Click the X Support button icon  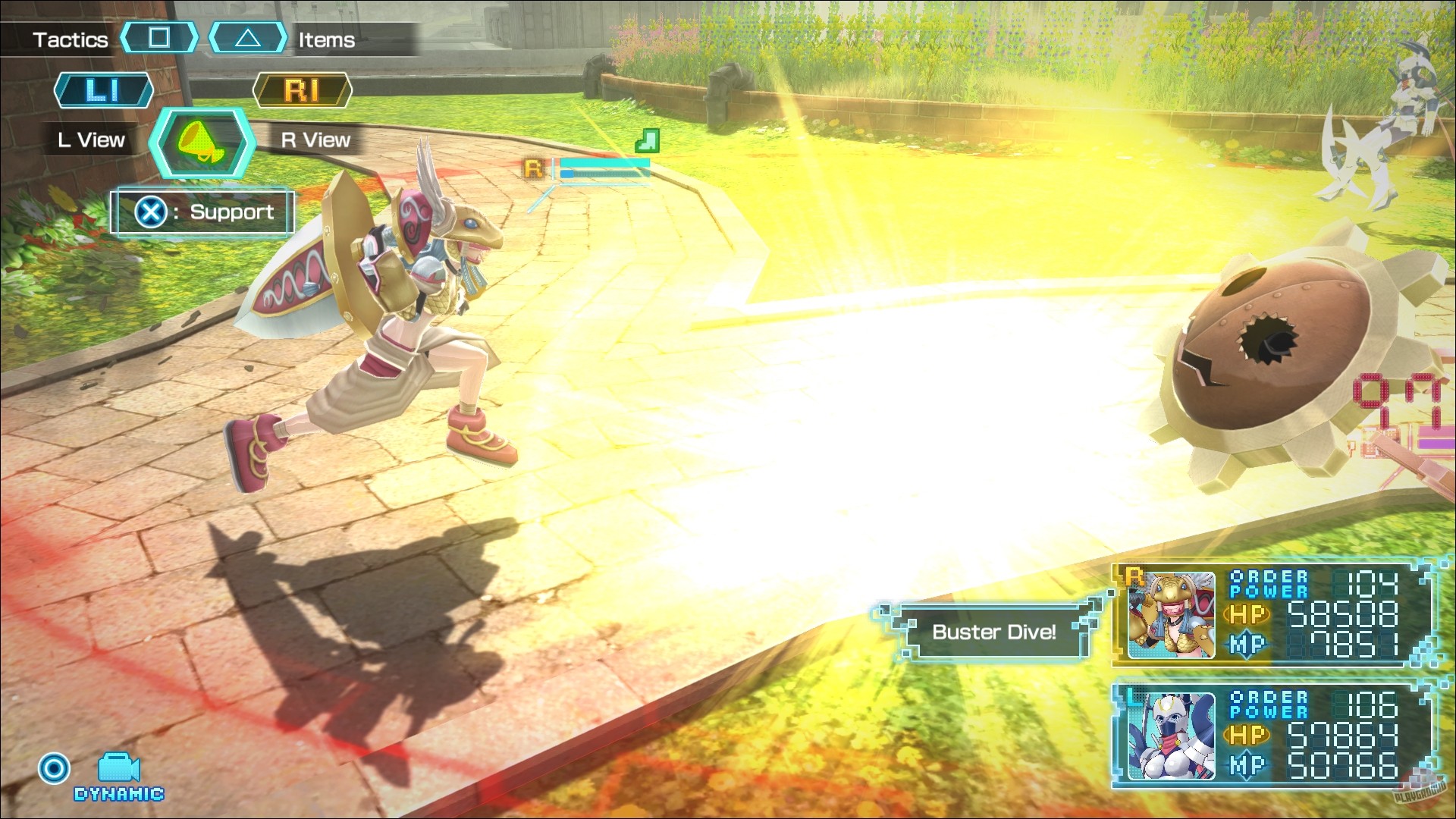(x=152, y=212)
